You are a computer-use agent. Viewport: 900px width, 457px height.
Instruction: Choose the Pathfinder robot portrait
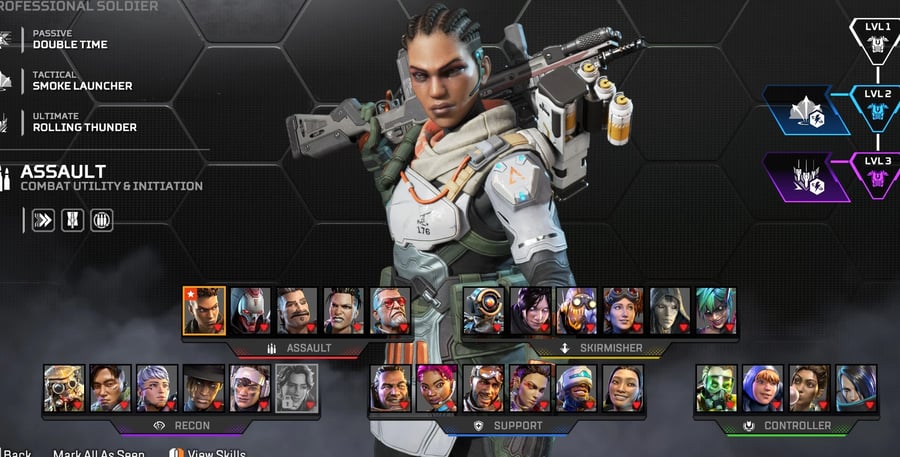click(x=484, y=310)
